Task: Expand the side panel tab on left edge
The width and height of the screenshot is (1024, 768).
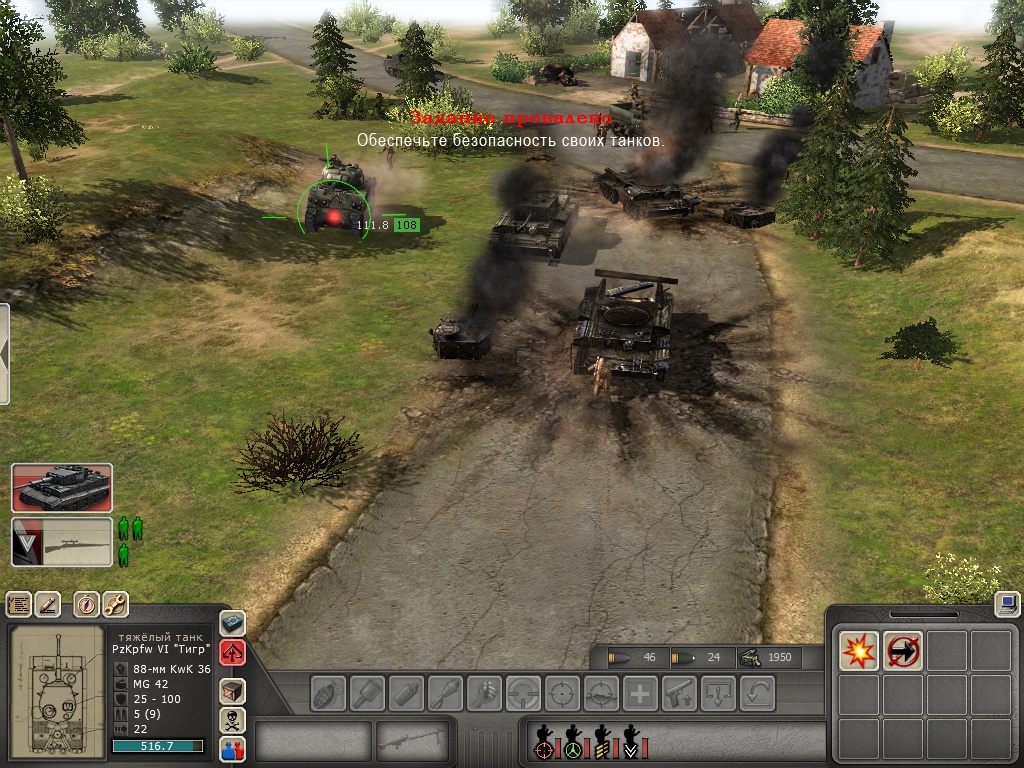Action: 4,354
